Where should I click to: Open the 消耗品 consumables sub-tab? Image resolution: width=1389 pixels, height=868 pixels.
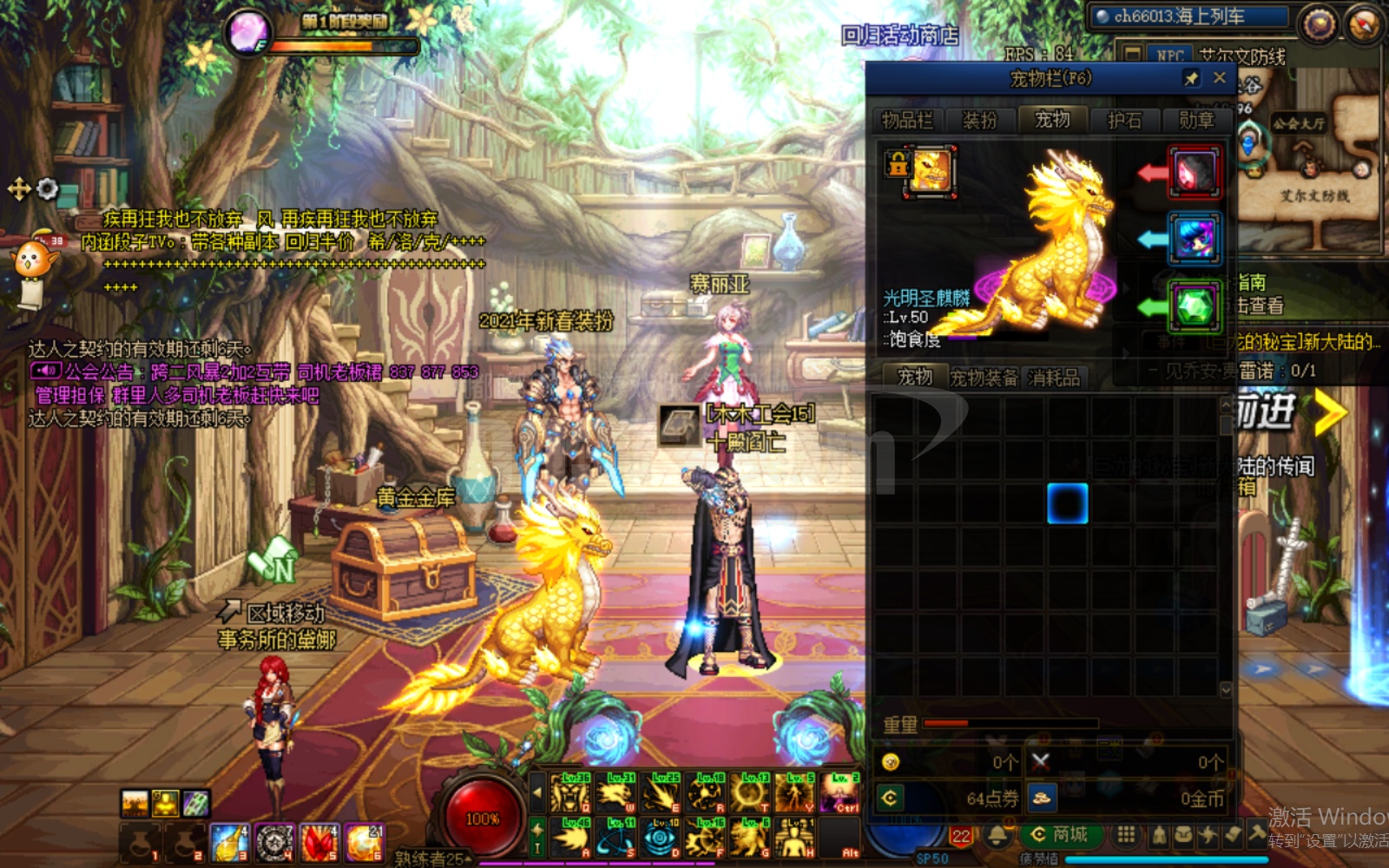pos(1054,378)
